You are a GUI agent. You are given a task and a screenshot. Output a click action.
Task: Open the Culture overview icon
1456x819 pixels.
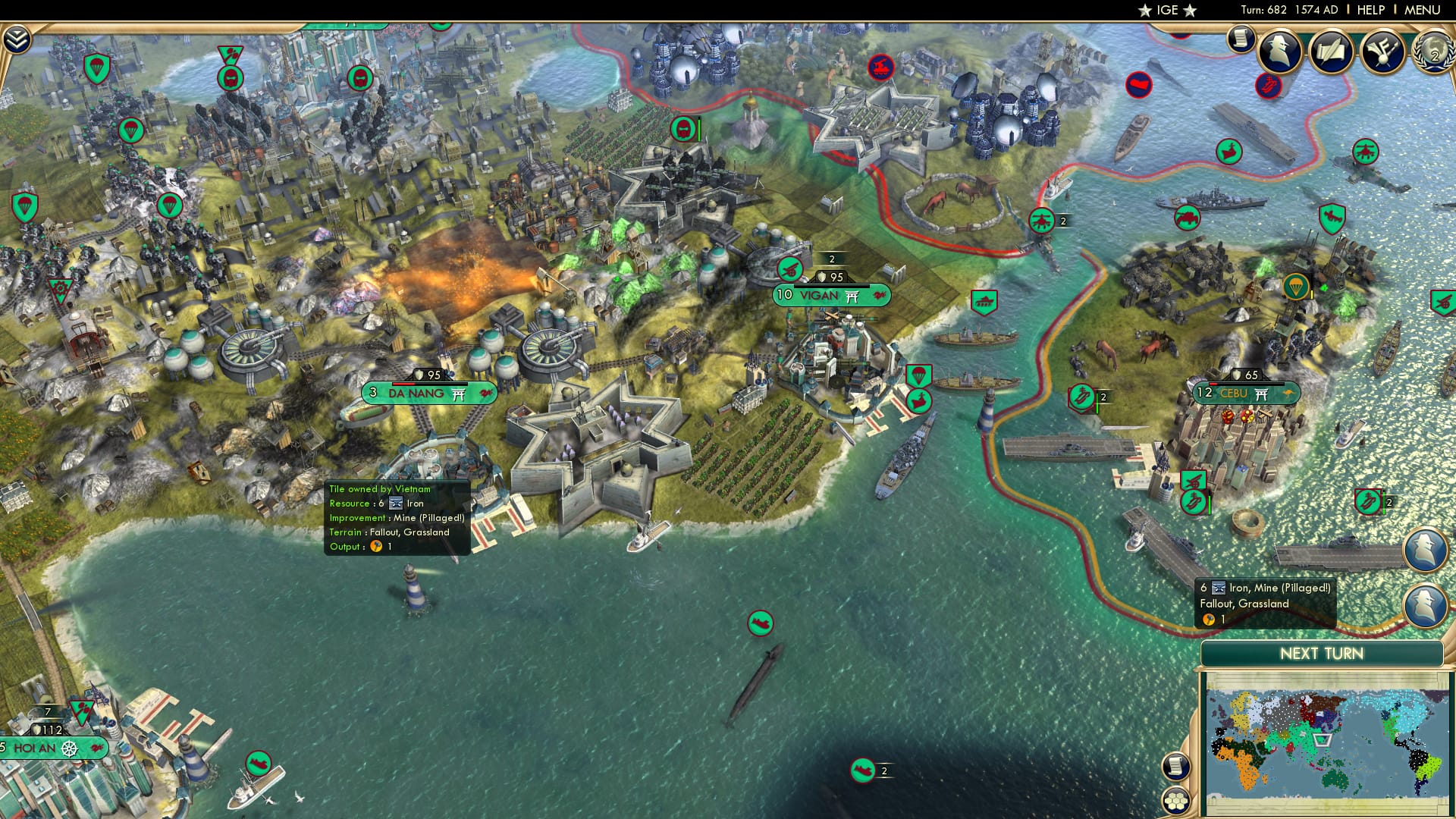click(1385, 49)
